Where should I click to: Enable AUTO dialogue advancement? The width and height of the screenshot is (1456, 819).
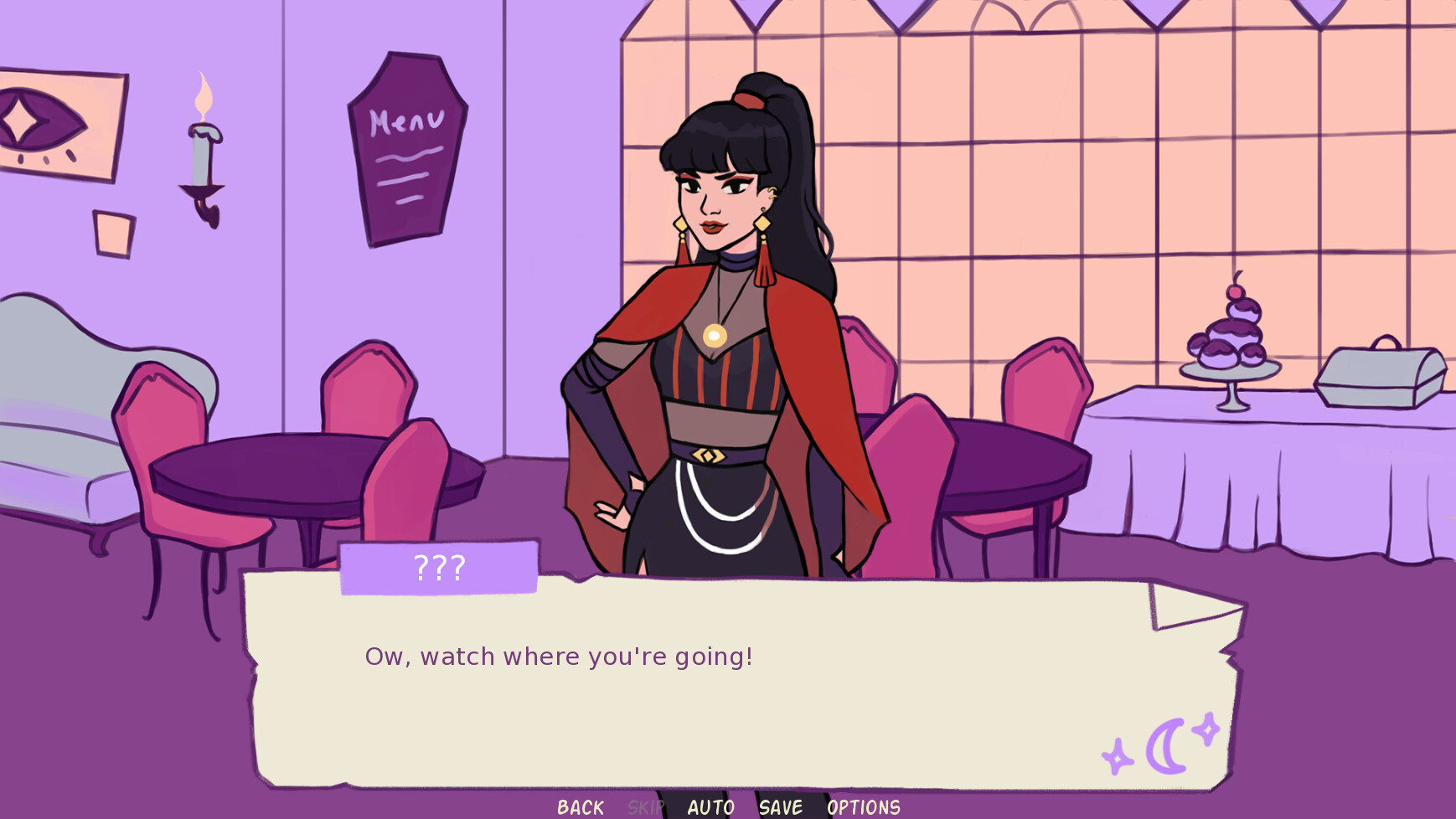[710, 807]
